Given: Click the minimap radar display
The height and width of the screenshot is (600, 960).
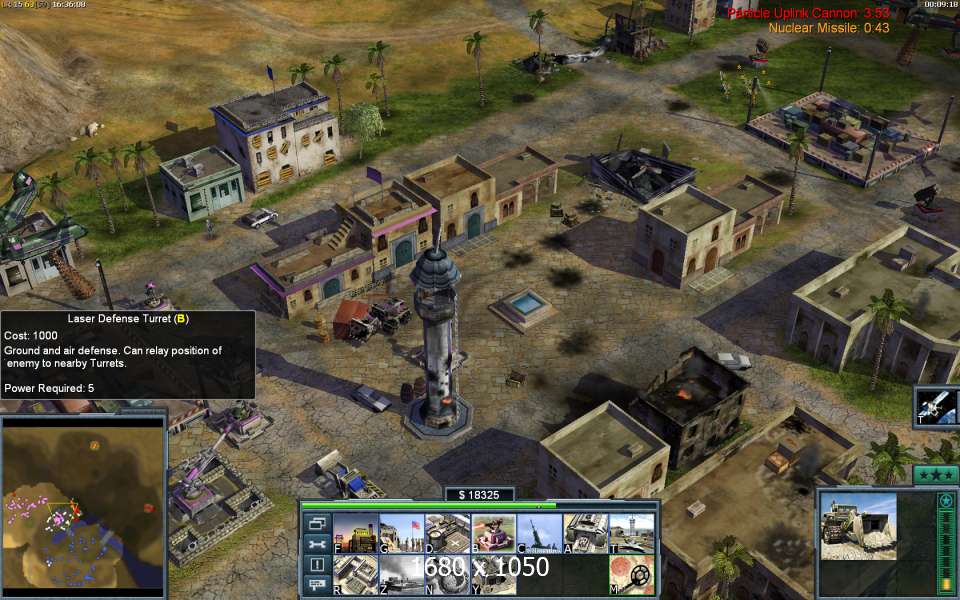Looking at the screenshot, I should [83, 501].
